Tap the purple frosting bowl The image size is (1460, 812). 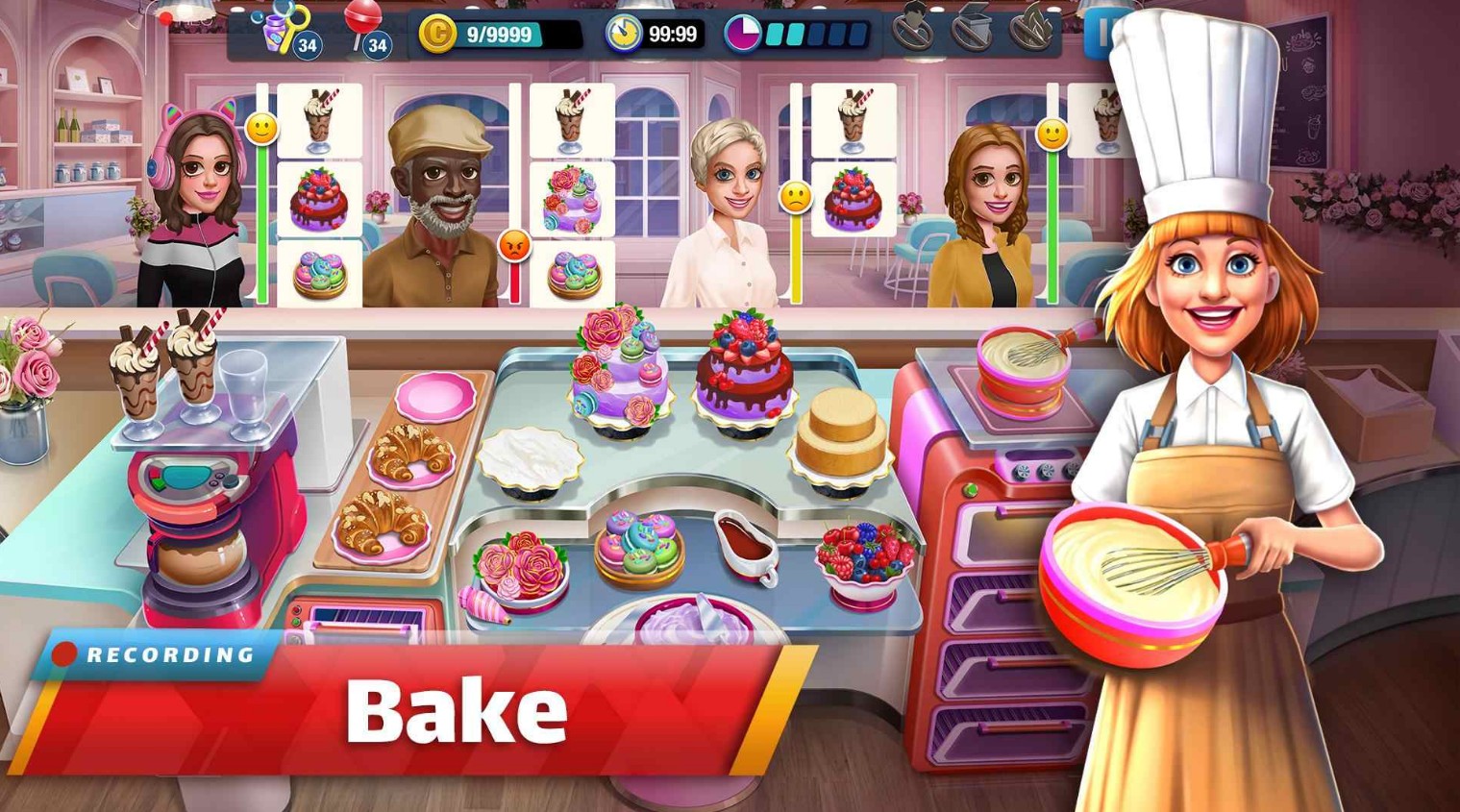pyautogui.click(x=694, y=625)
